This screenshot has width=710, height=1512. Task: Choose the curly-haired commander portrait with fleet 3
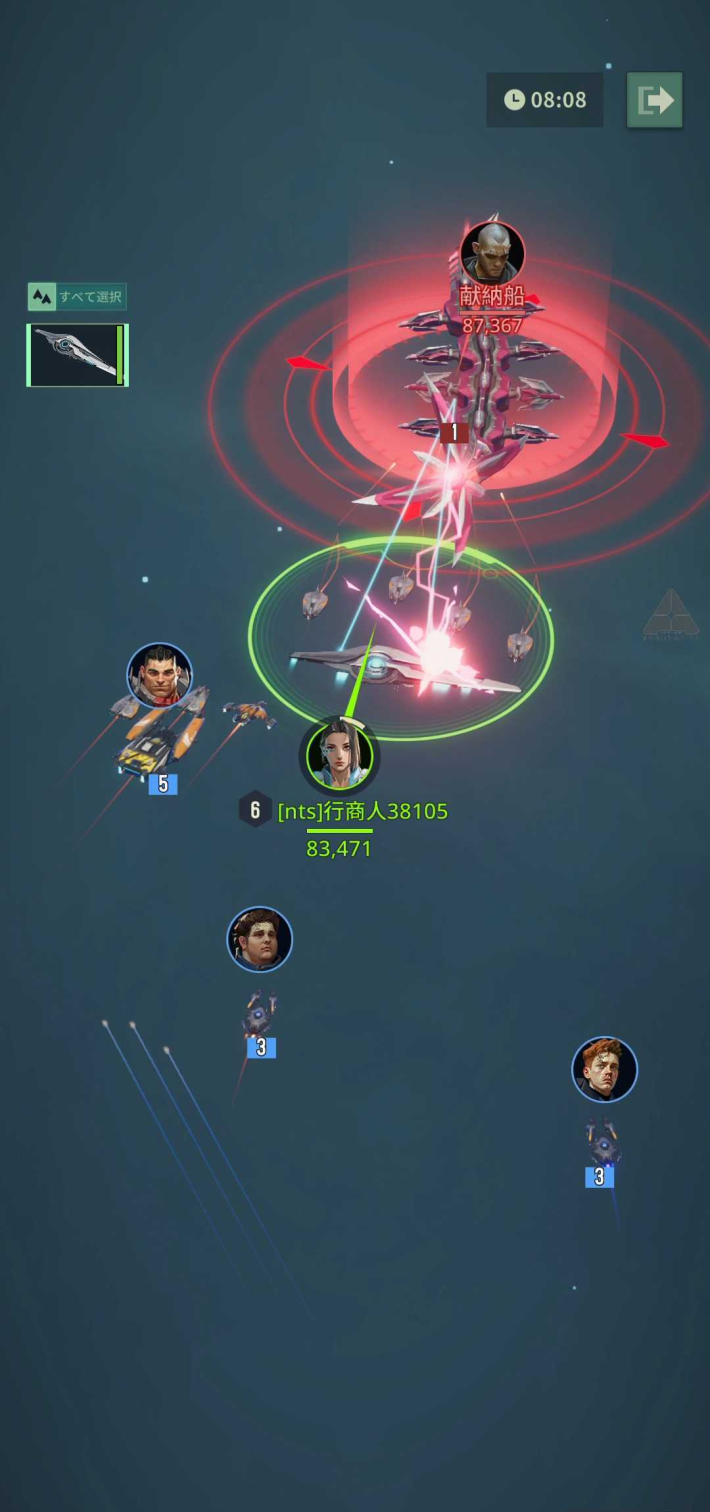[x=260, y=940]
